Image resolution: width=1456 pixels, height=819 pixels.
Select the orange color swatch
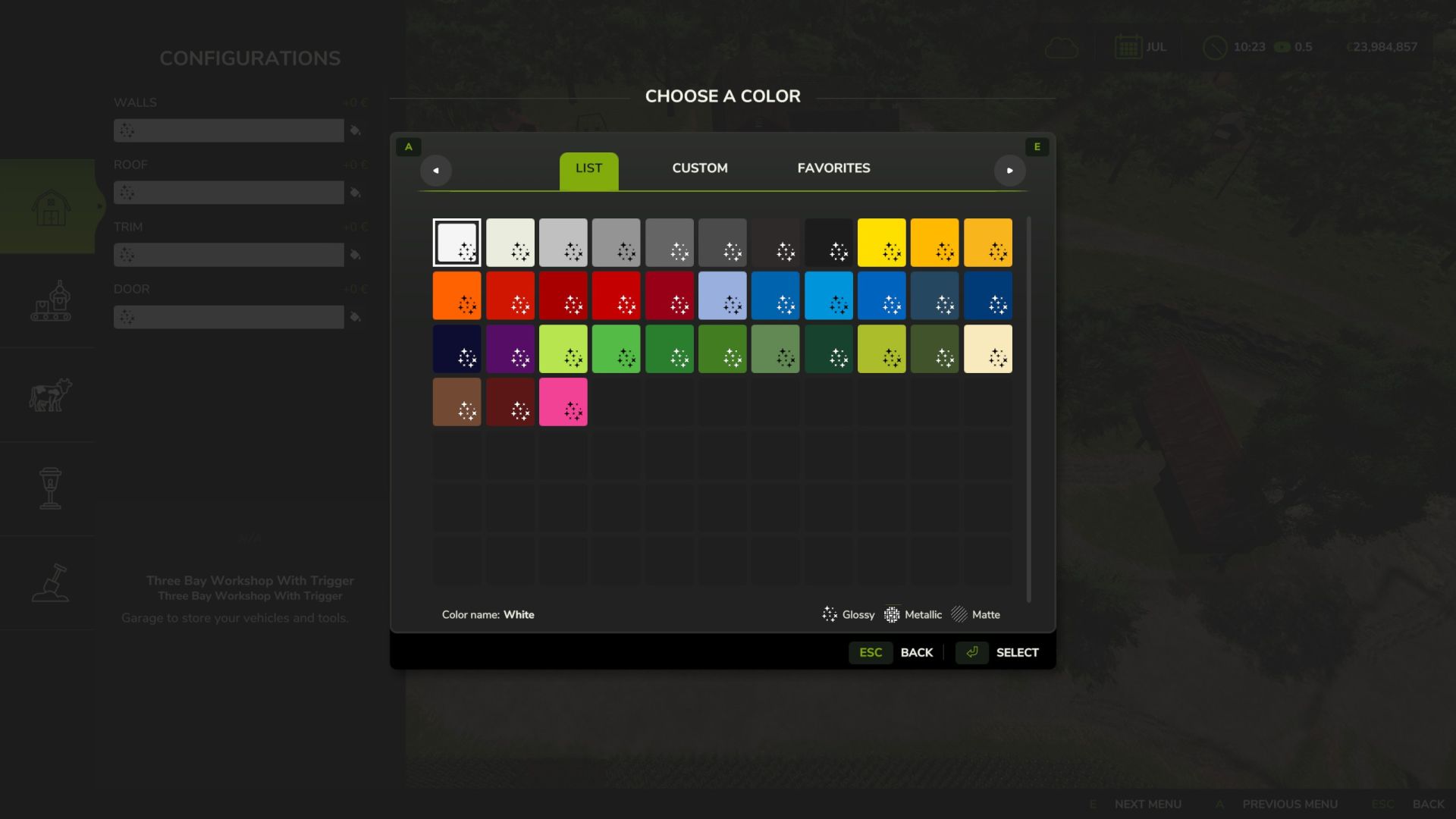coord(457,296)
